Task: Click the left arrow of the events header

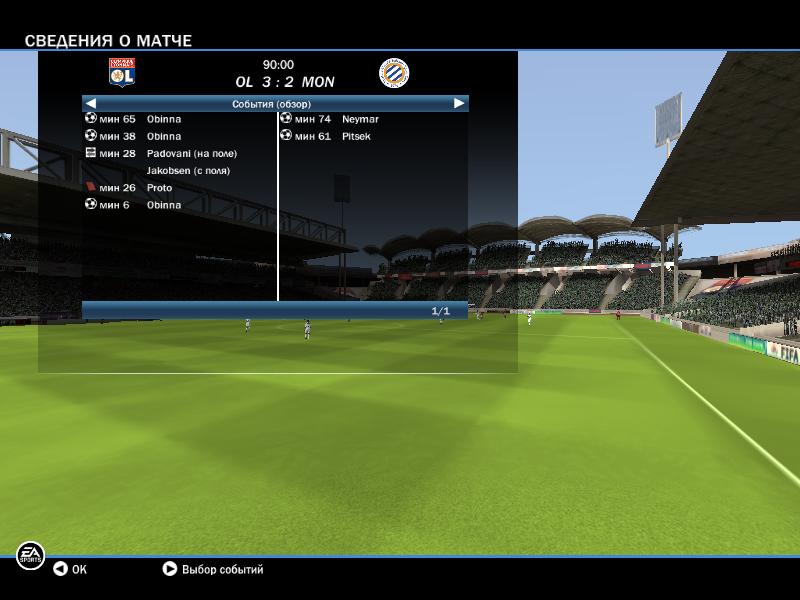Action: (x=91, y=103)
